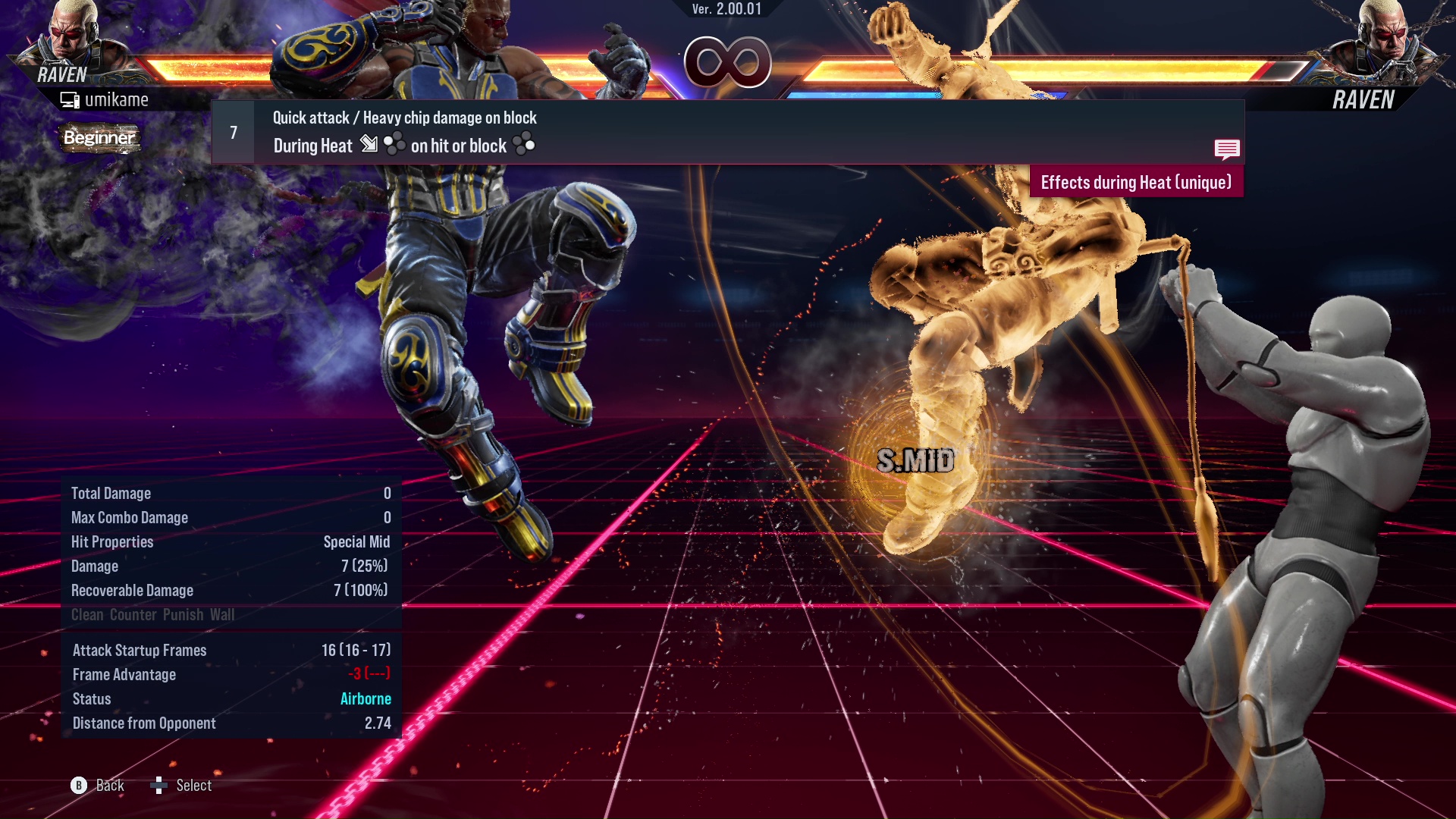Select move number 7 in the list

pyautogui.click(x=232, y=131)
